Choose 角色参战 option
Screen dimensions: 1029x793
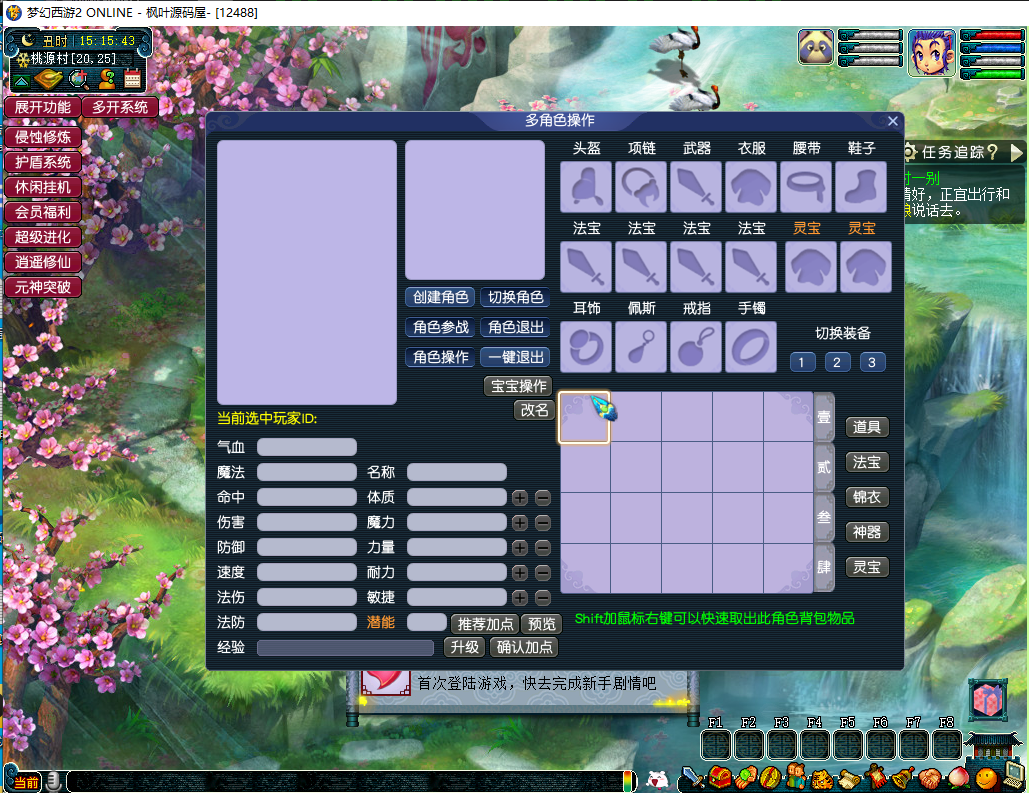click(x=440, y=327)
